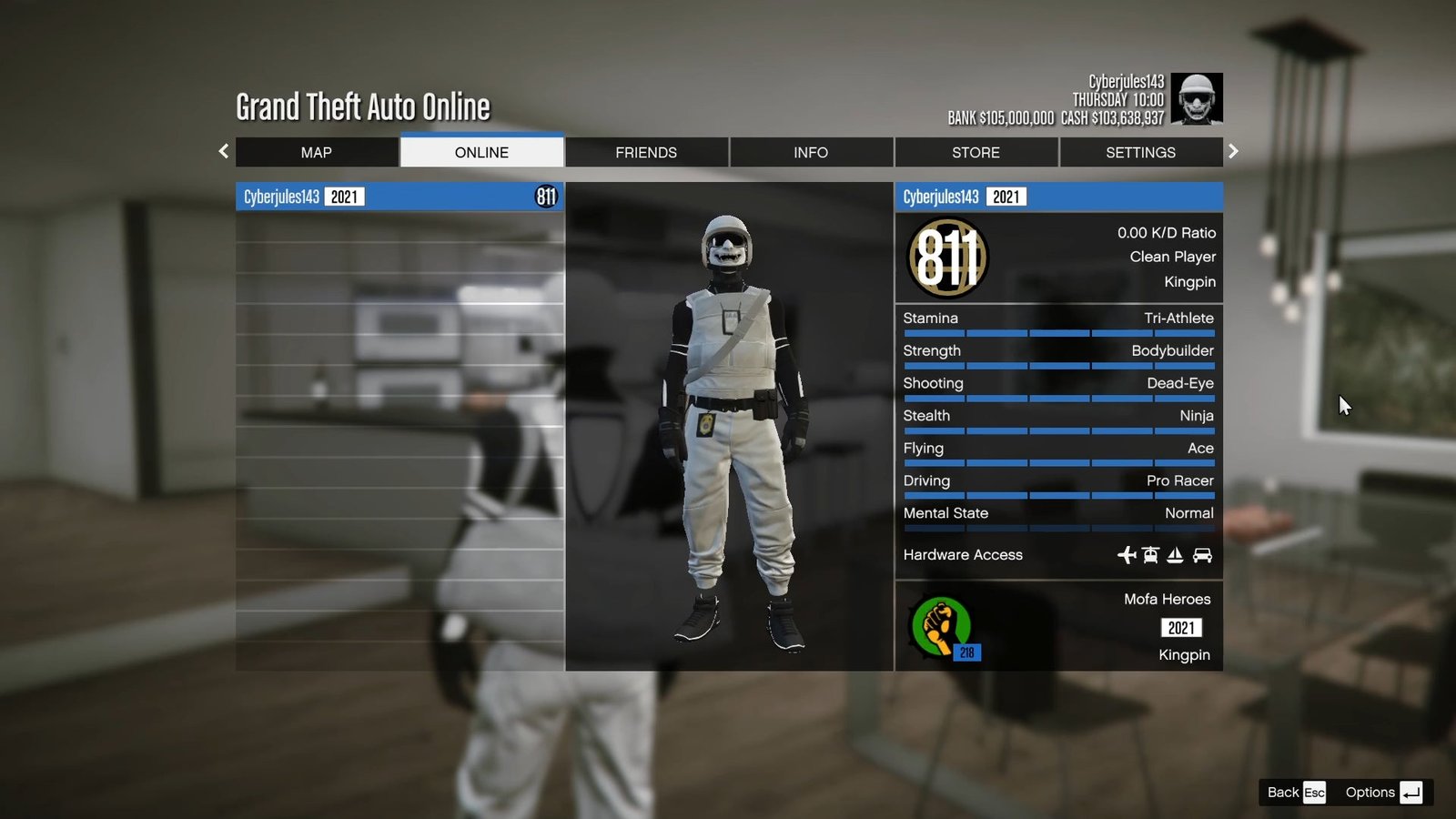Open the STORE tab
Viewport: 1456px width, 819px height.
[x=976, y=153]
